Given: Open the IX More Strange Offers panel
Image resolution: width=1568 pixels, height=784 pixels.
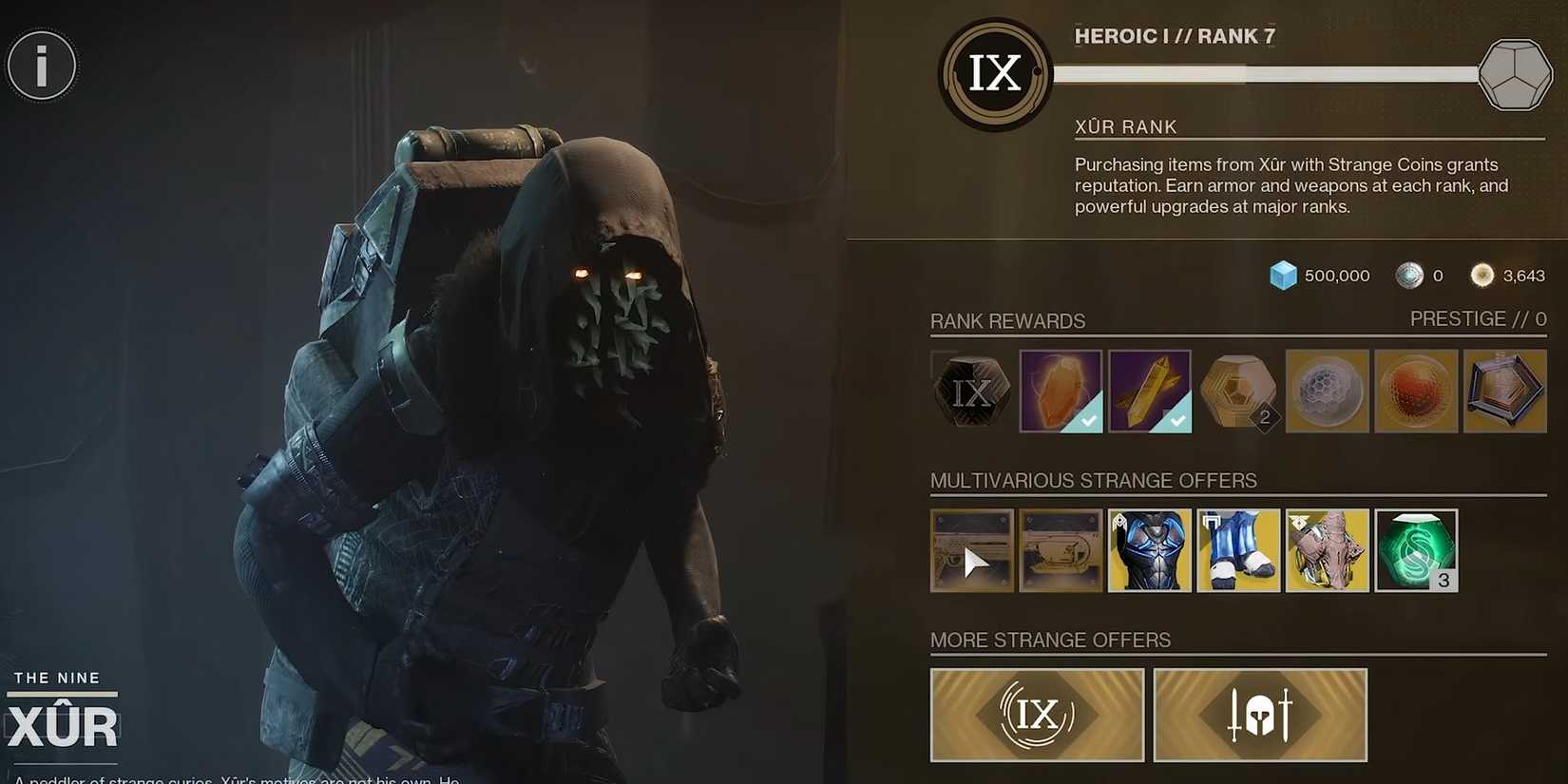Looking at the screenshot, I should (1037, 715).
